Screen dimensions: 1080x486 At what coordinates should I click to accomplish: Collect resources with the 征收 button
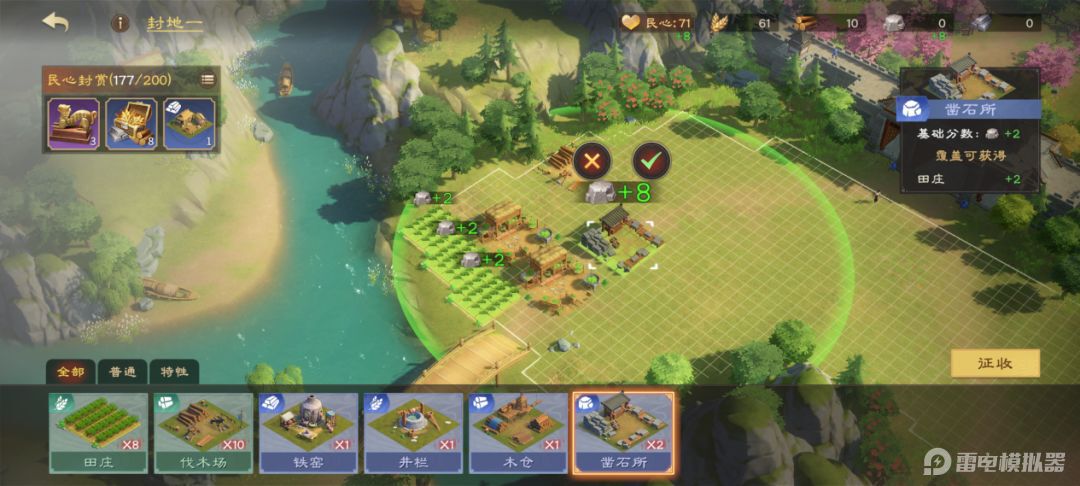[x=994, y=363]
